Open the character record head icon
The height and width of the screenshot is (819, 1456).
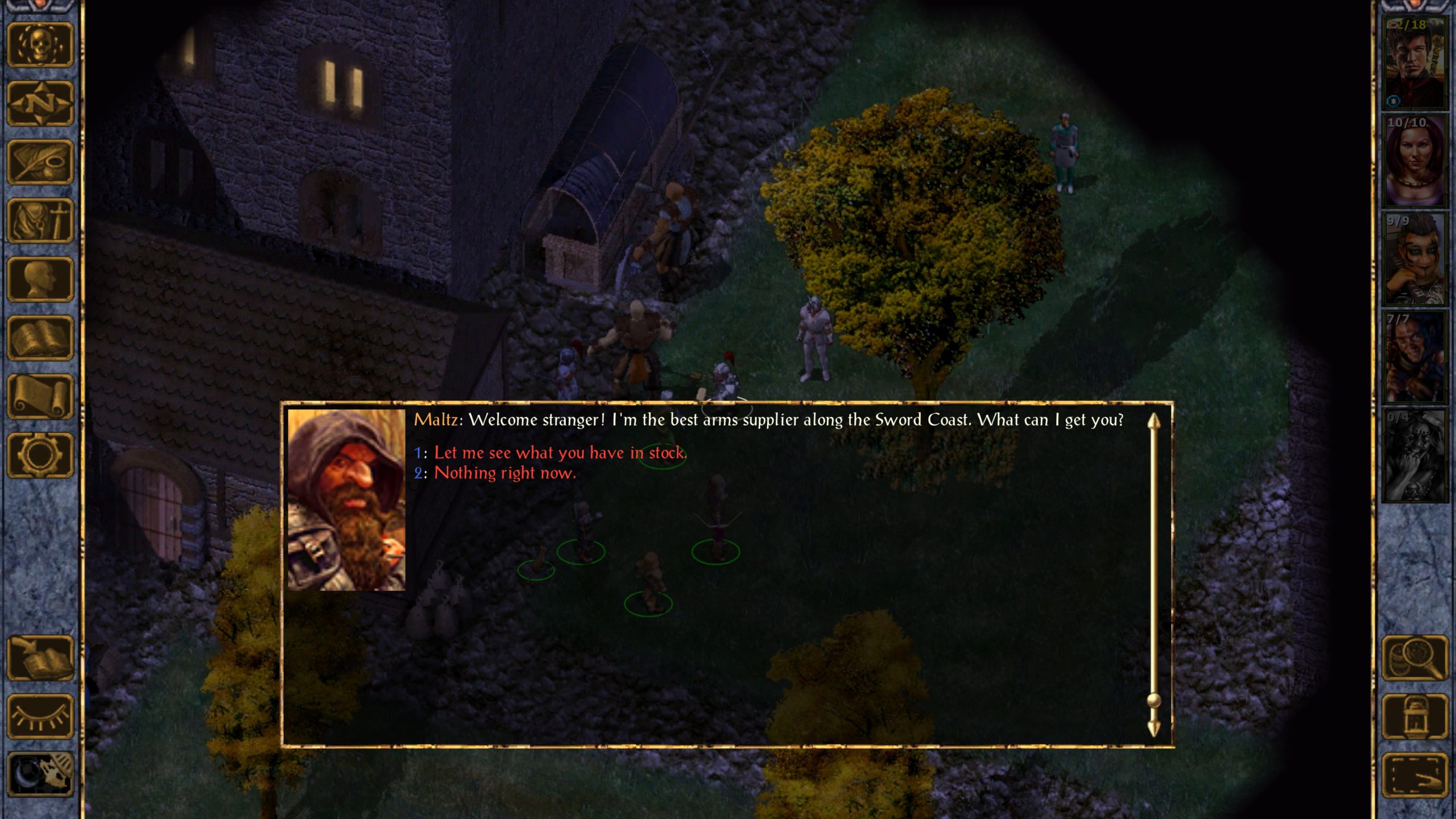coord(40,280)
